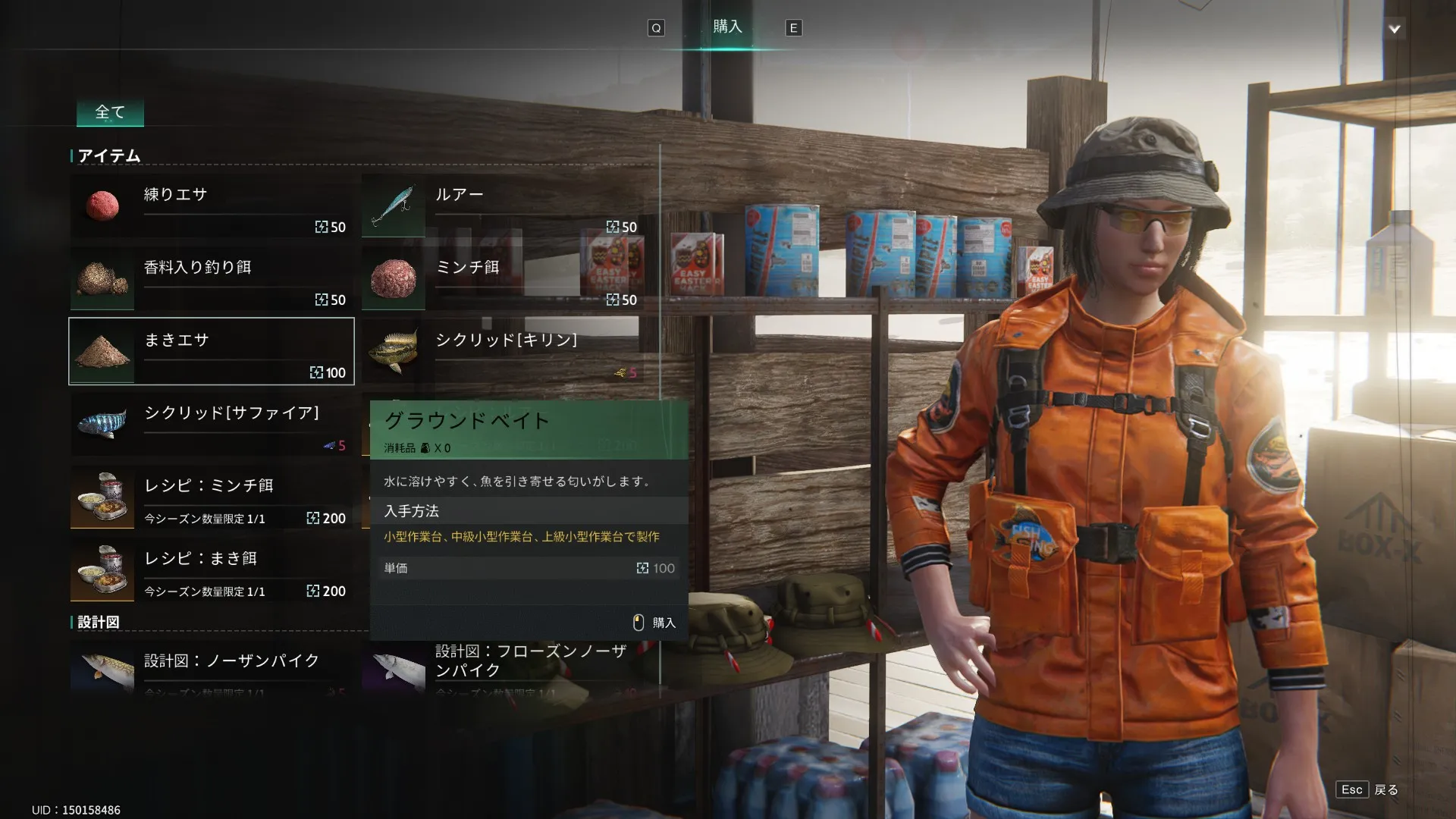Select the レシピ：まき餌 recipe

point(212,570)
